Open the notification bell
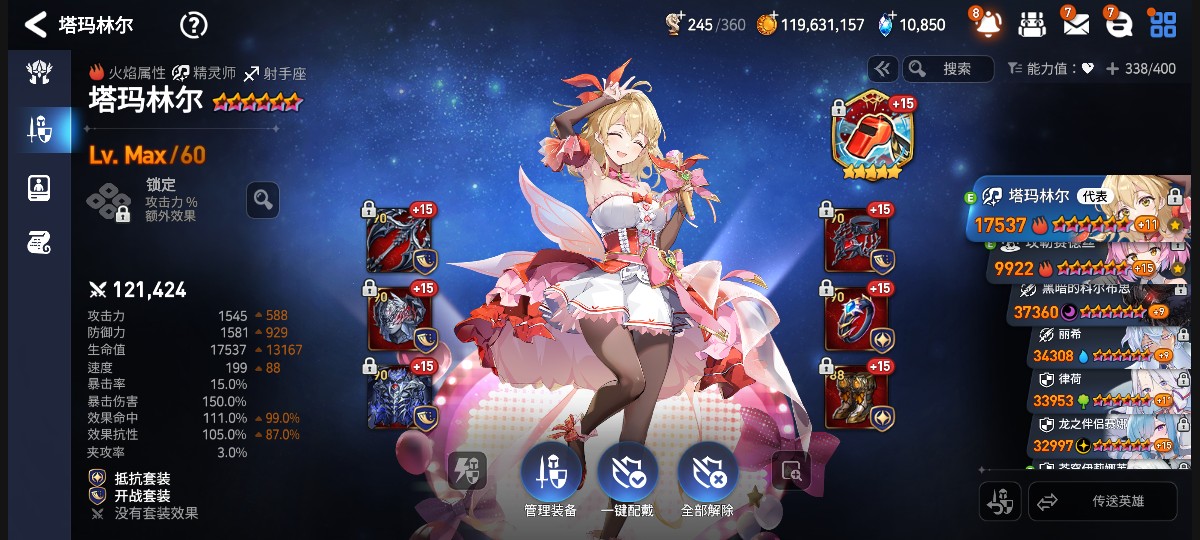1200x540 pixels. pos(988,24)
